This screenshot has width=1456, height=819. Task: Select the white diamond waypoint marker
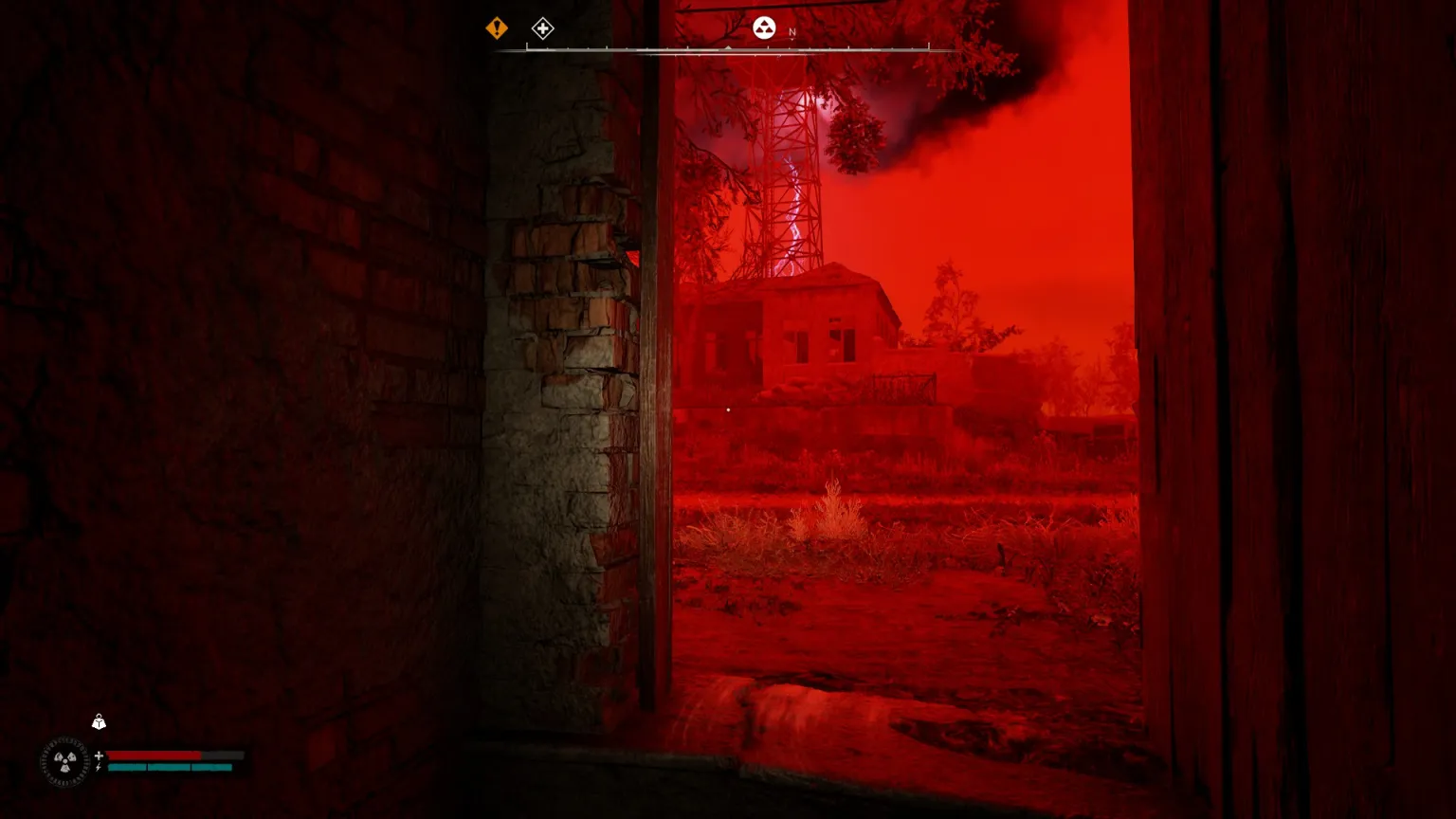tap(542, 28)
